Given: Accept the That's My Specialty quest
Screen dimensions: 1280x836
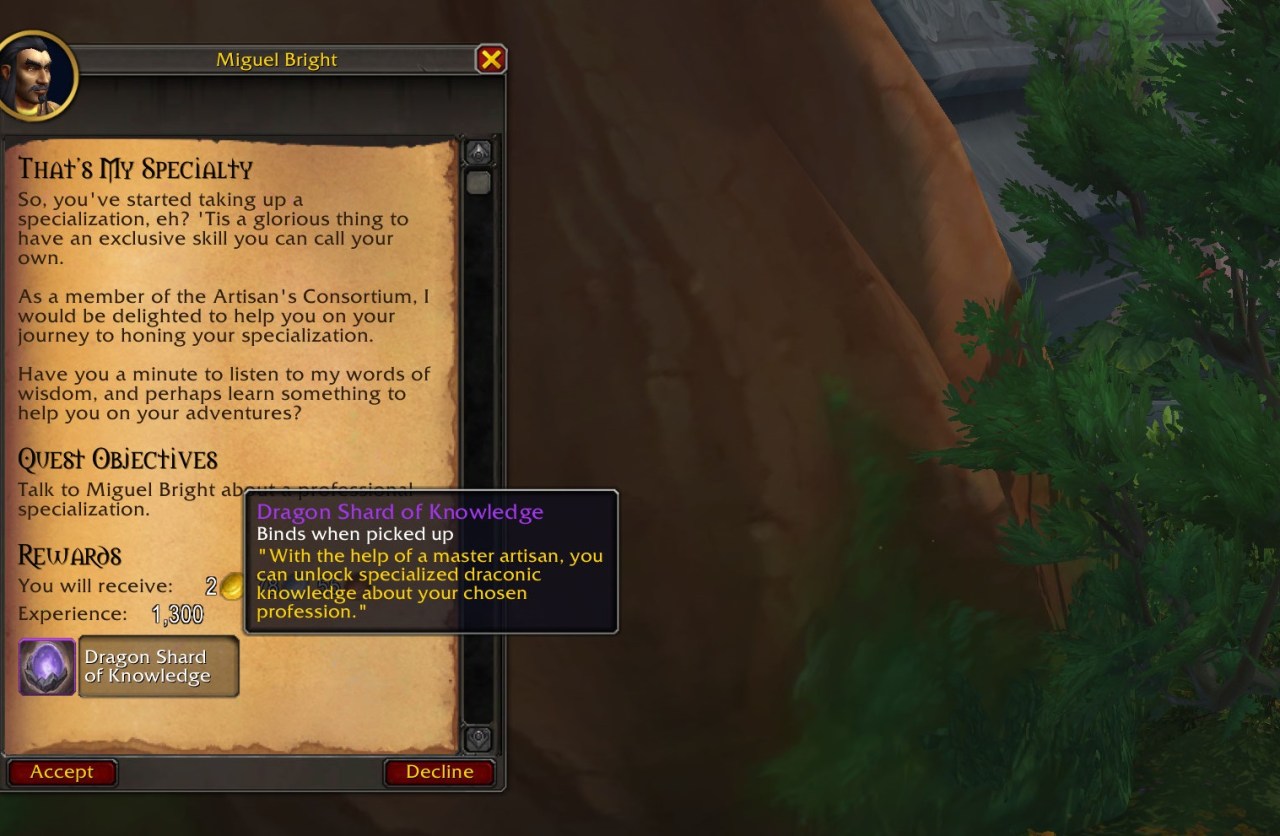Looking at the screenshot, I should click(x=62, y=771).
